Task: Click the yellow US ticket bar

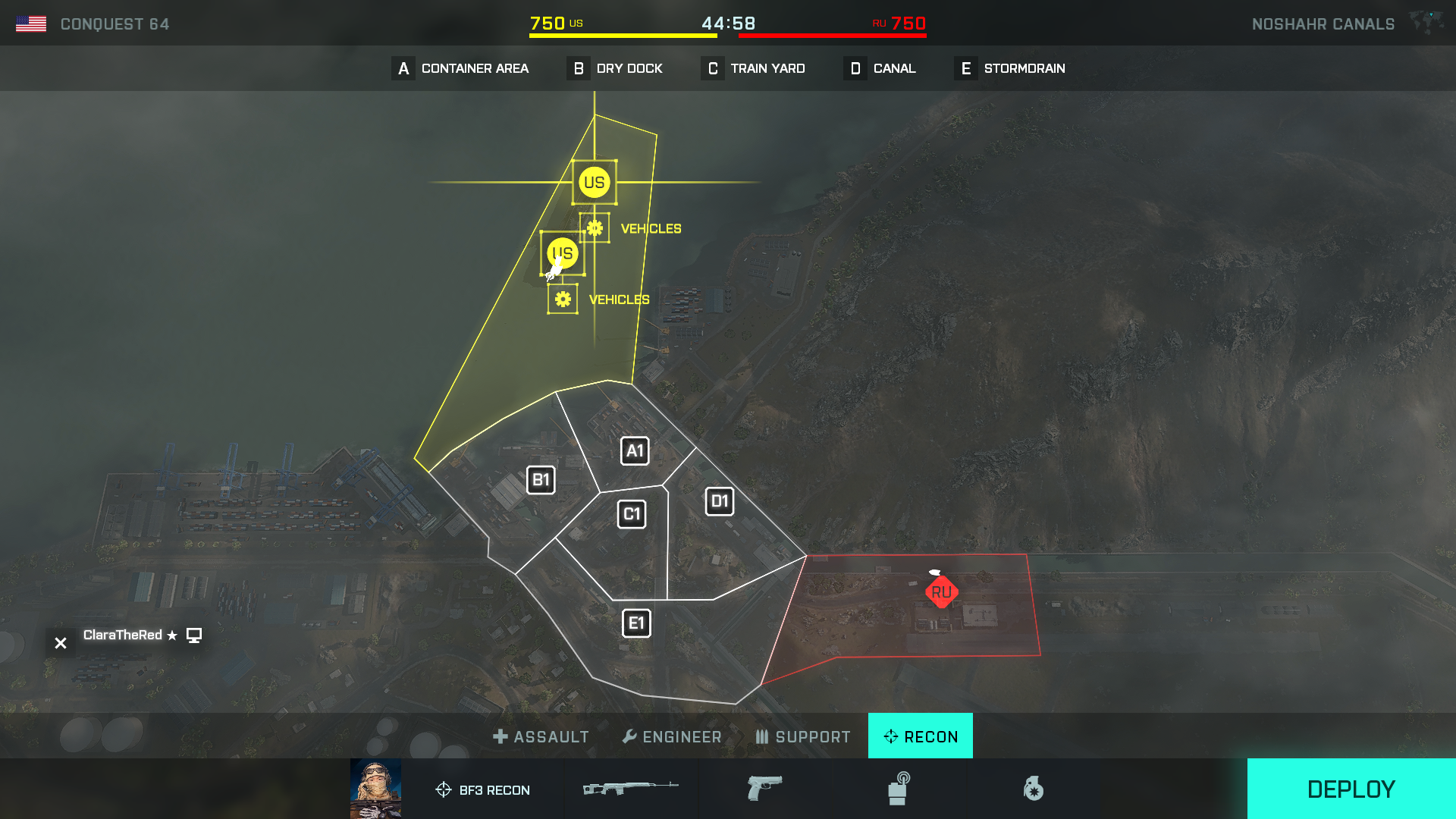Action: [622, 34]
